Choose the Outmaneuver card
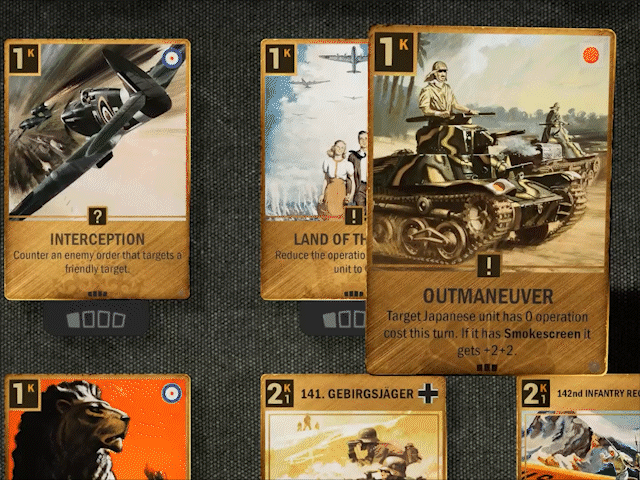The height and width of the screenshot is (480, 640). tap(487, 200)
